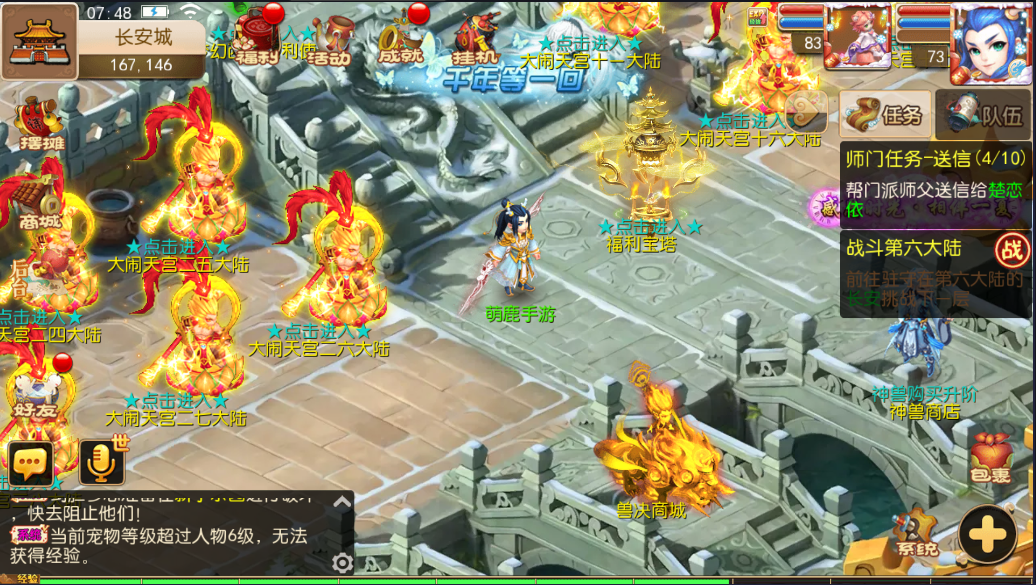Switch to the 队伍 team tab
The height and width of the screenshot is (585, 1036).
coord(985,115)
